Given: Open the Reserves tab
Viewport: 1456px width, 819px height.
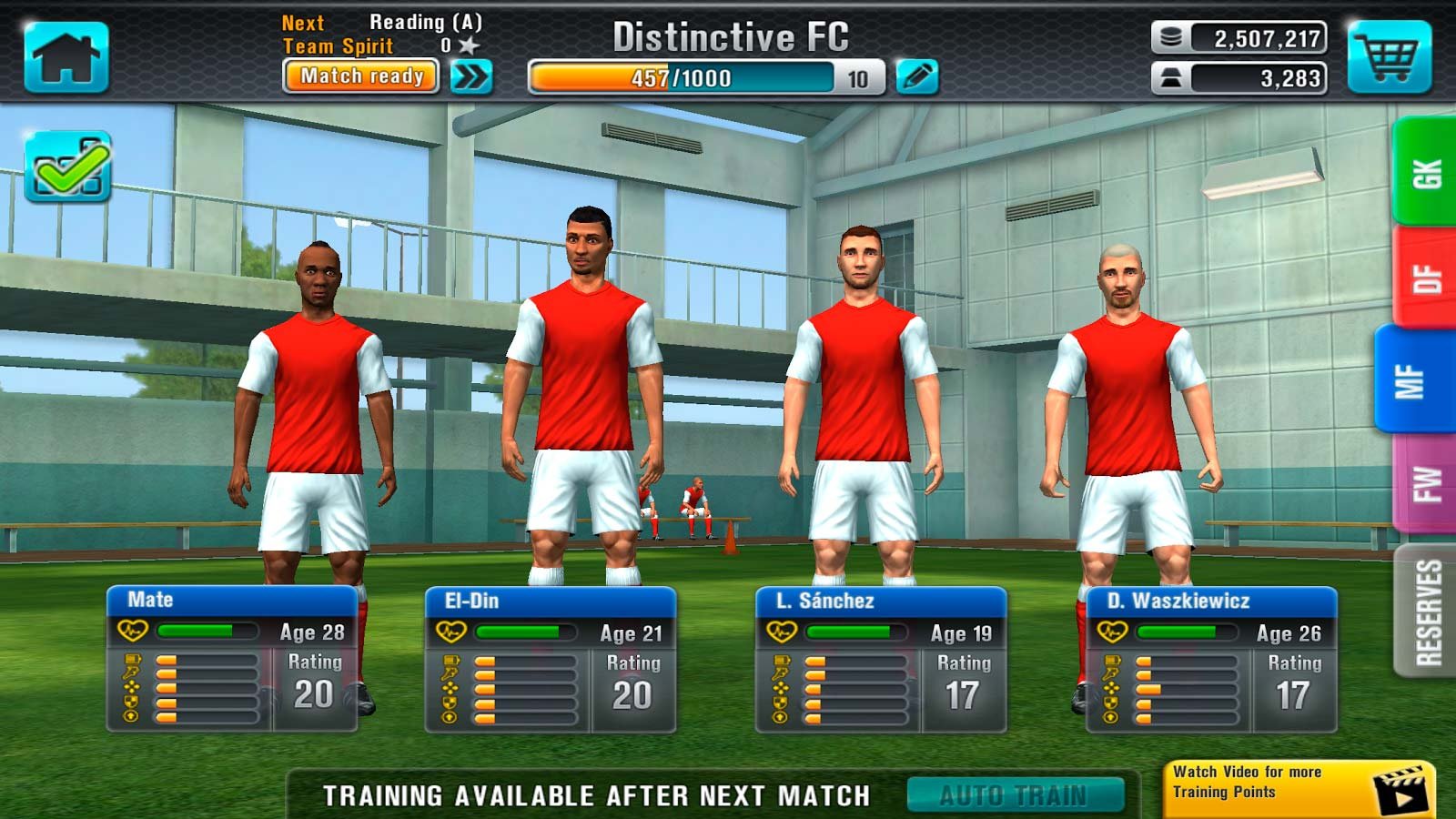Looking at the screenshot, I should coord(1427,612).
